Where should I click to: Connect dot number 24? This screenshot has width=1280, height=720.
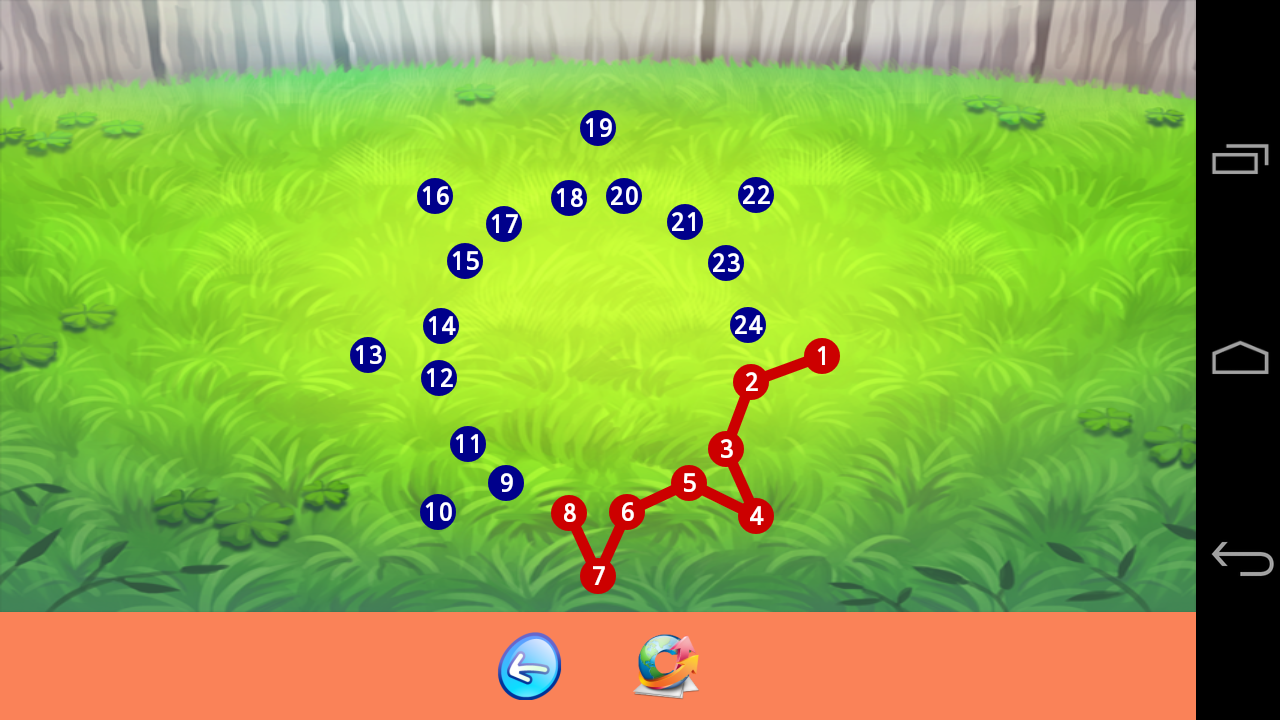748,323
